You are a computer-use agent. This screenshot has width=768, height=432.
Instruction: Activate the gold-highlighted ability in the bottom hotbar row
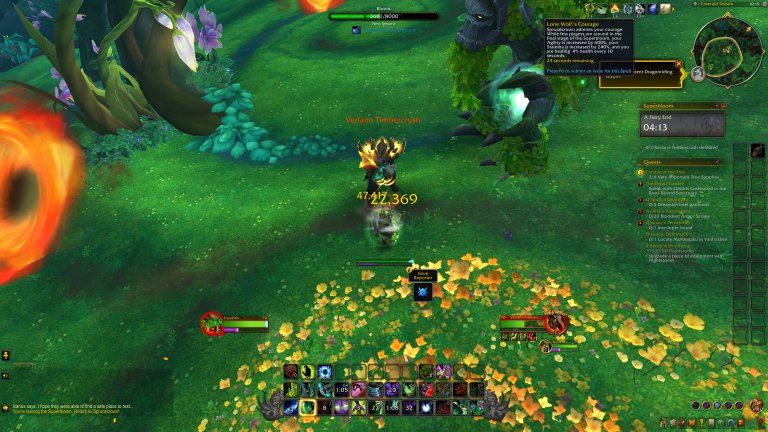(x=309, y=407)
